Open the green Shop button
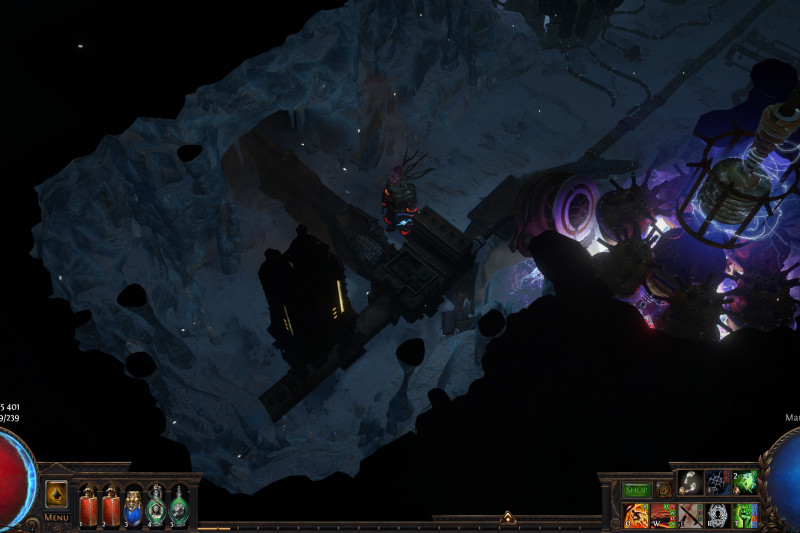This screenshot has width=800, height=533. (x=637, y=490)
